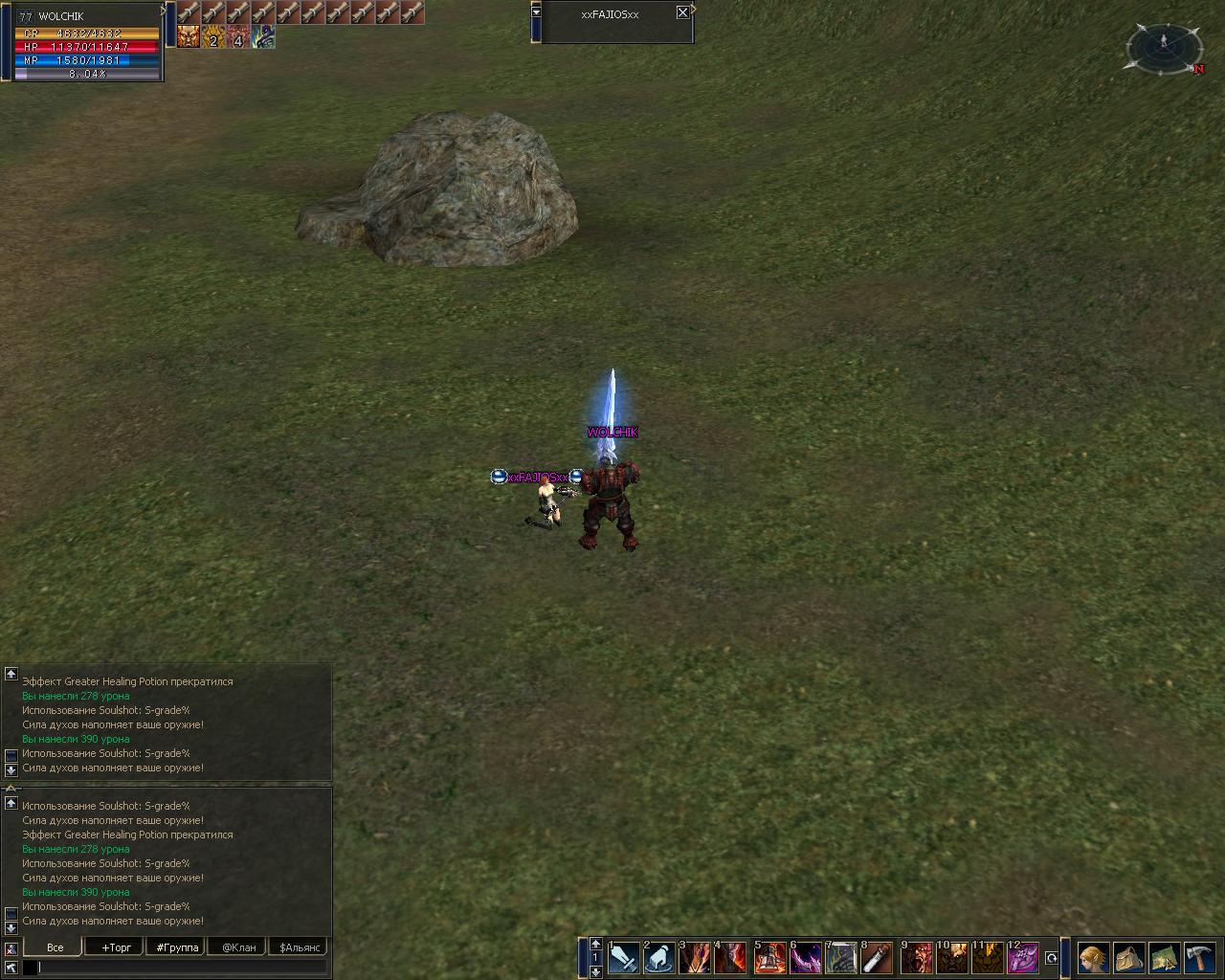Select the @Клан chat tab
Viewport: 1225px width, 980px height.
click(x=238, y=947)
